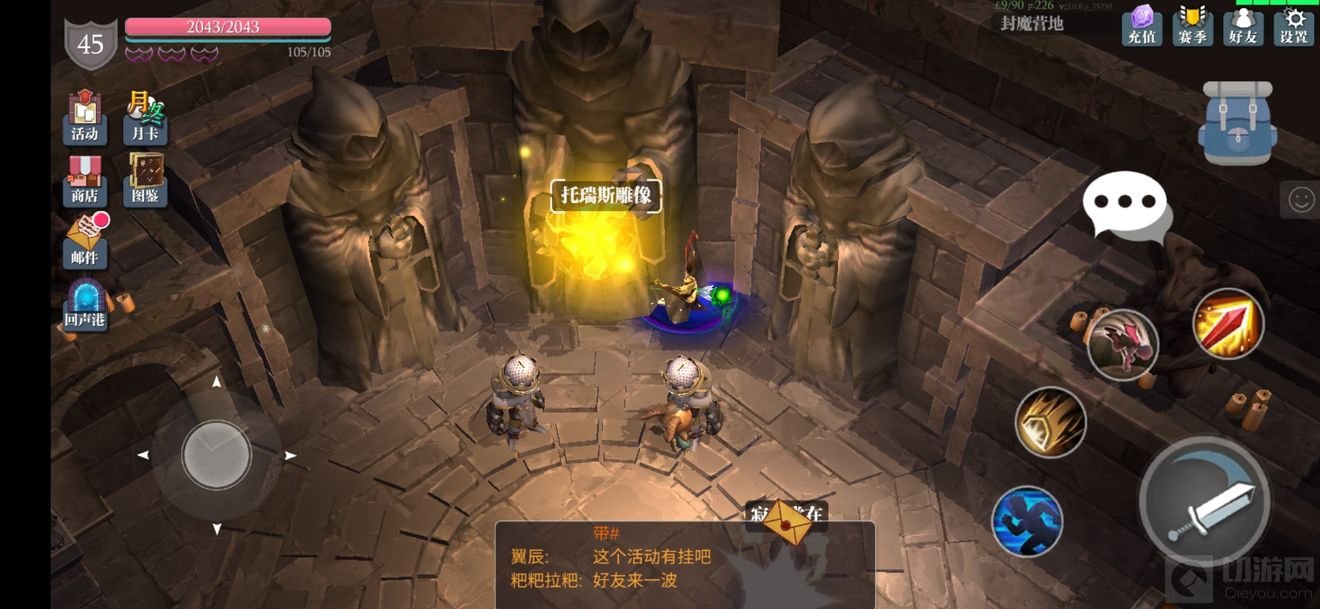Open the speech bubble chat button
The height and width of the screenshot is (609, 1320).
(1125, 204)
